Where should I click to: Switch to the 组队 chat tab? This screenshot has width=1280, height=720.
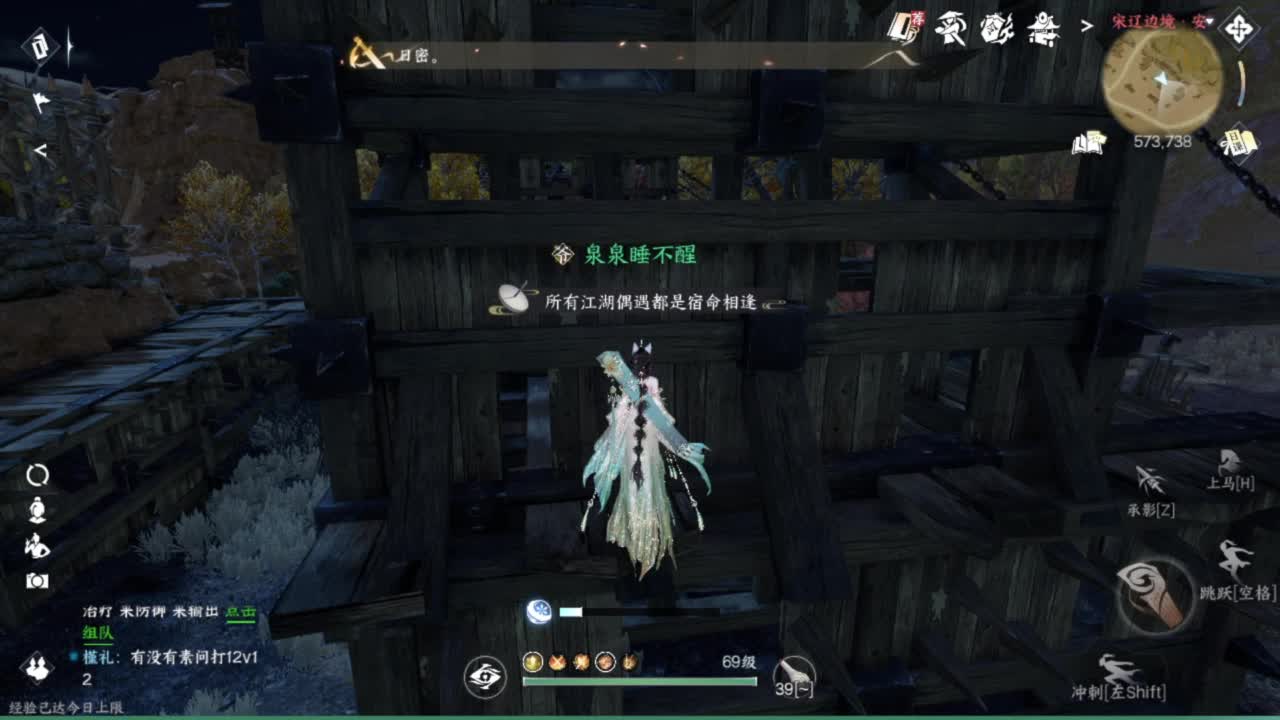pos(96,634)
